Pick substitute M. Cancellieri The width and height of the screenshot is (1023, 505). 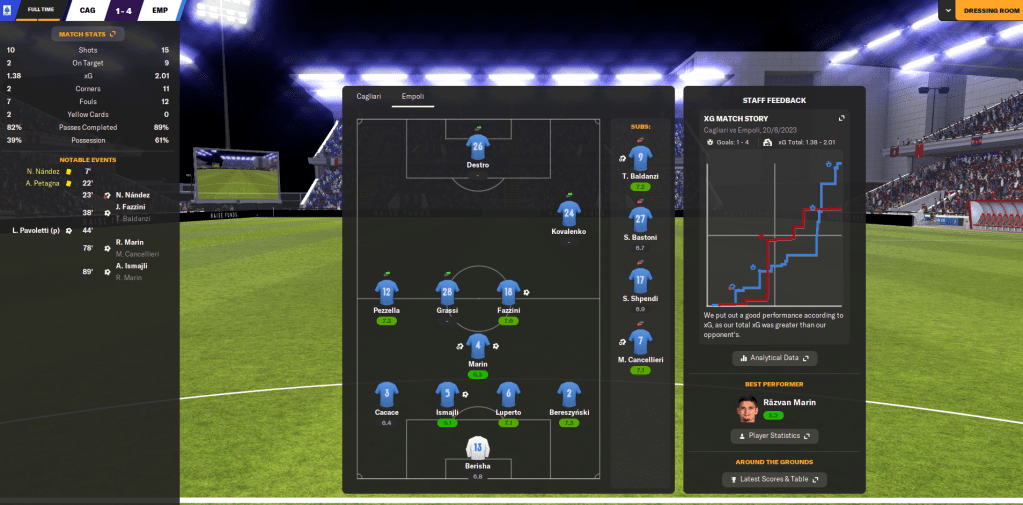640,342
